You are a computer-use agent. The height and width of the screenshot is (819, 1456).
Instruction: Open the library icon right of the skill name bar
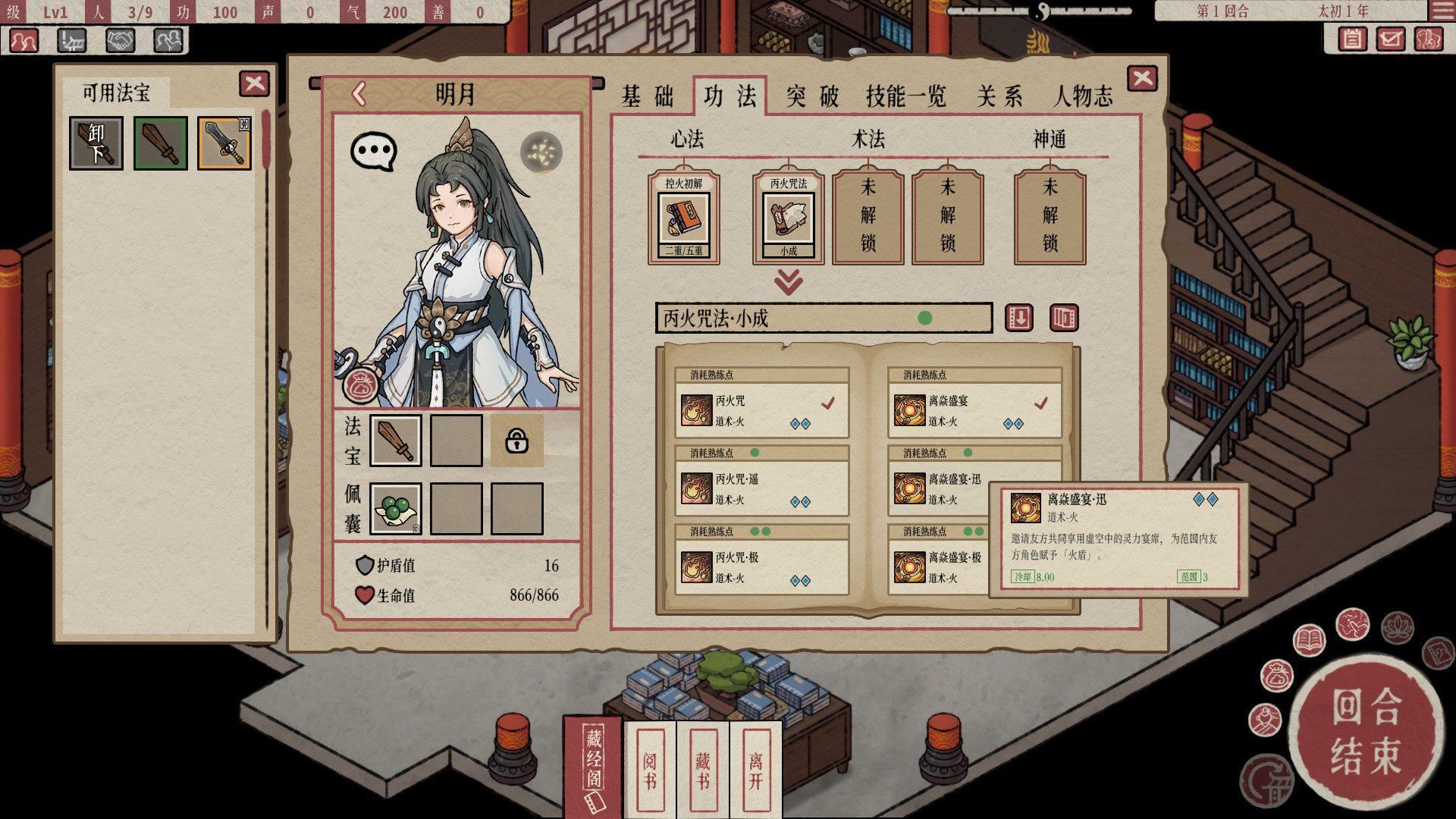click(x=1065, y=319)
